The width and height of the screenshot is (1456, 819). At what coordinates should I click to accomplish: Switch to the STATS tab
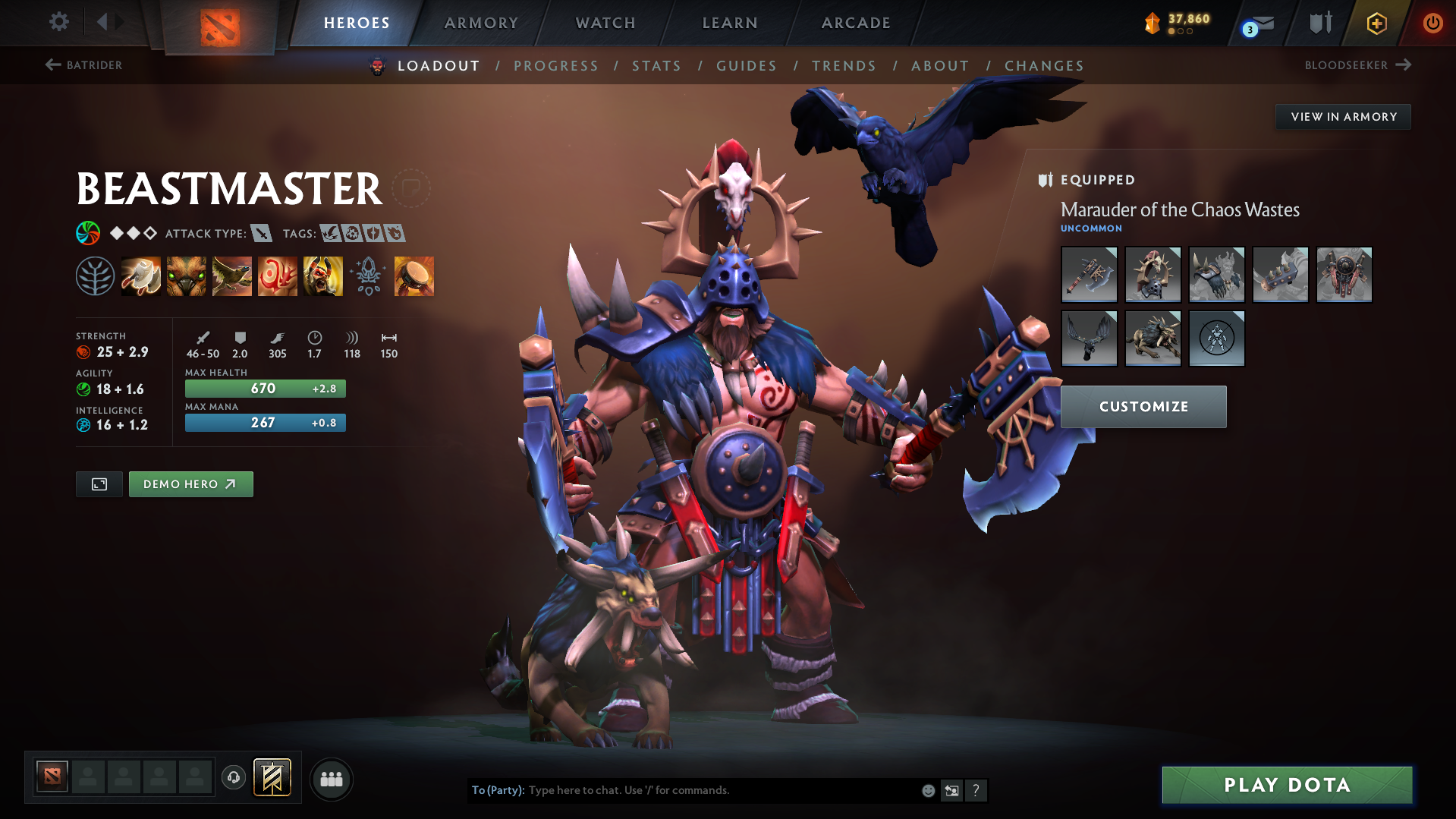(x=656, y=66)
